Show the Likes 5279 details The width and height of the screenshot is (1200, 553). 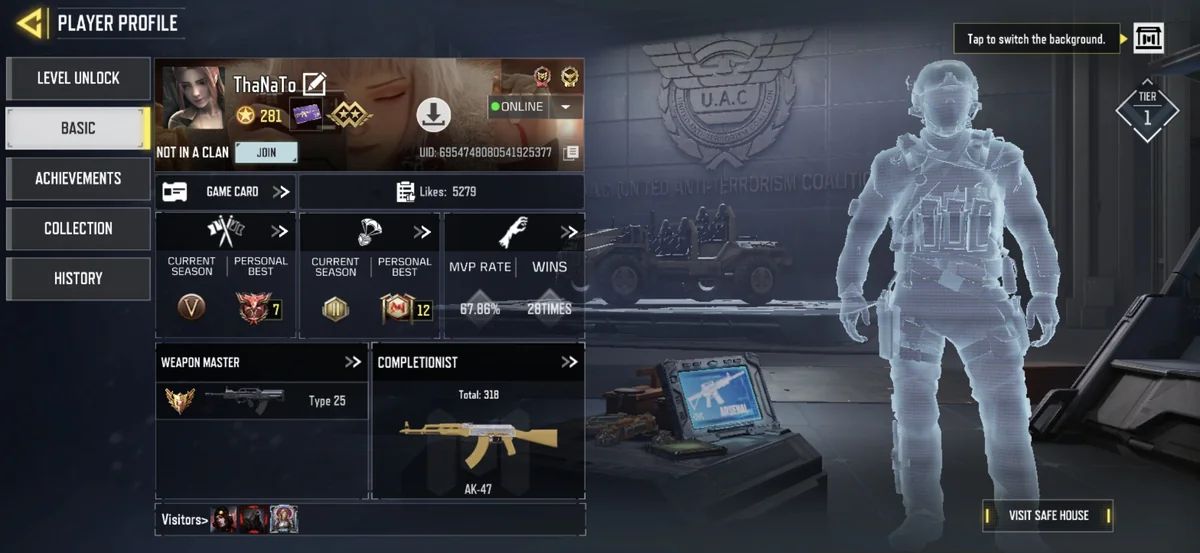[x=441, y=191]
